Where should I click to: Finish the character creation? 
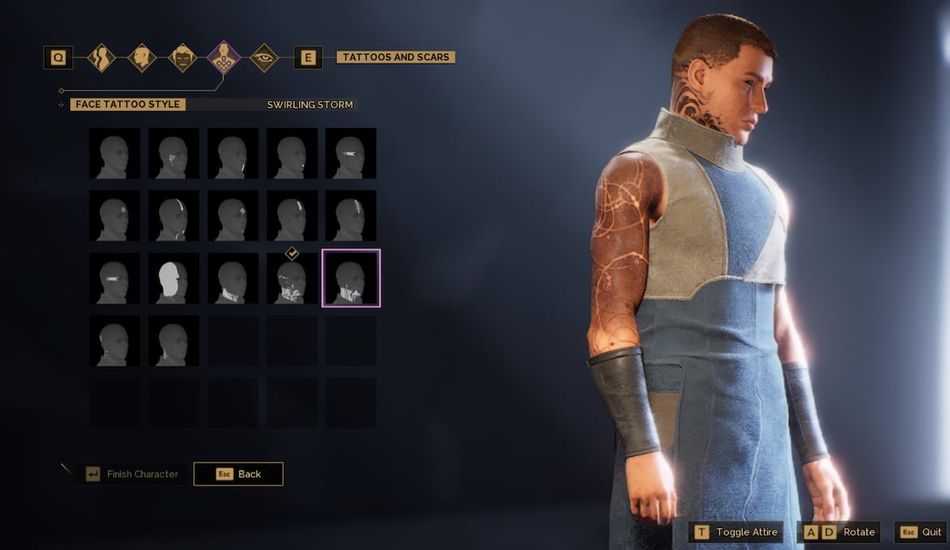[x=132, y=473]
